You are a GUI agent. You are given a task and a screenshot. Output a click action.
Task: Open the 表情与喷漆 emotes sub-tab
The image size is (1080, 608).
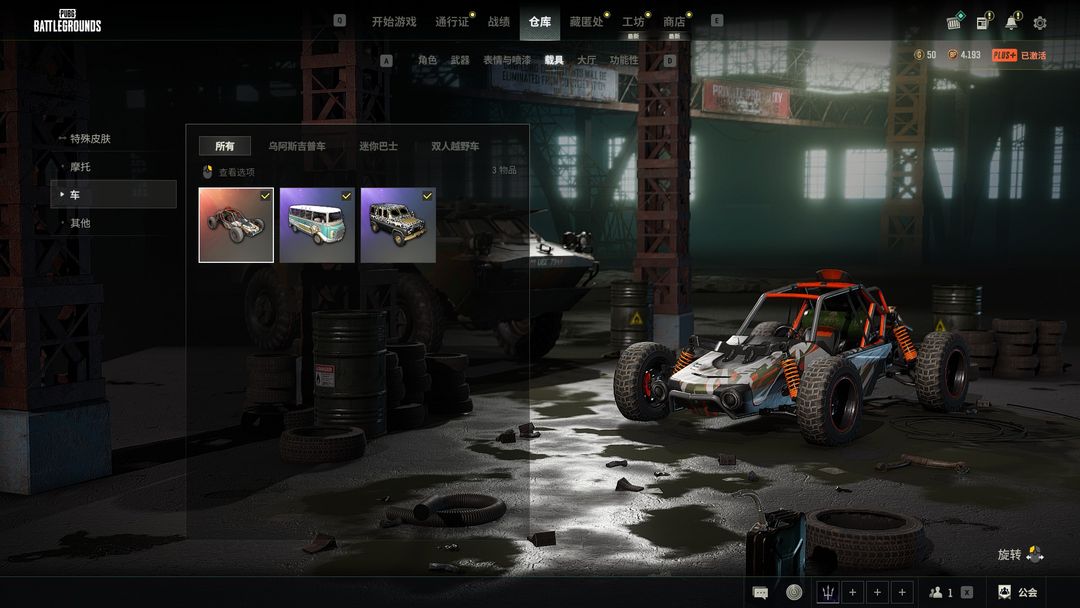coord(507,60)
